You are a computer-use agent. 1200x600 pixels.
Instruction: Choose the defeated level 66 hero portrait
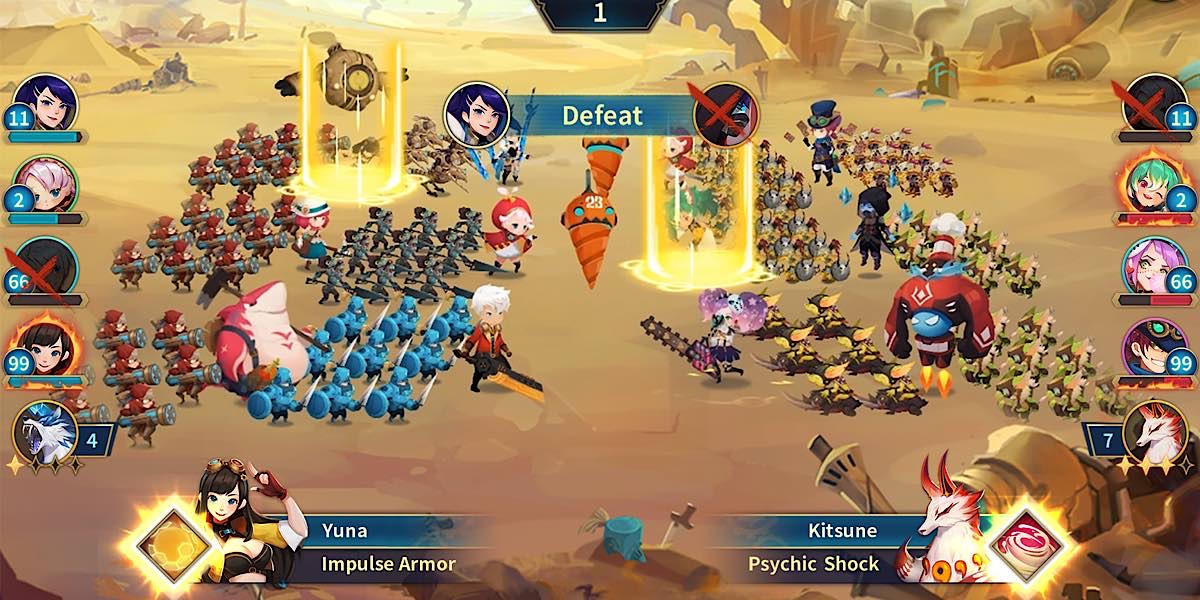tap(46, 265)
